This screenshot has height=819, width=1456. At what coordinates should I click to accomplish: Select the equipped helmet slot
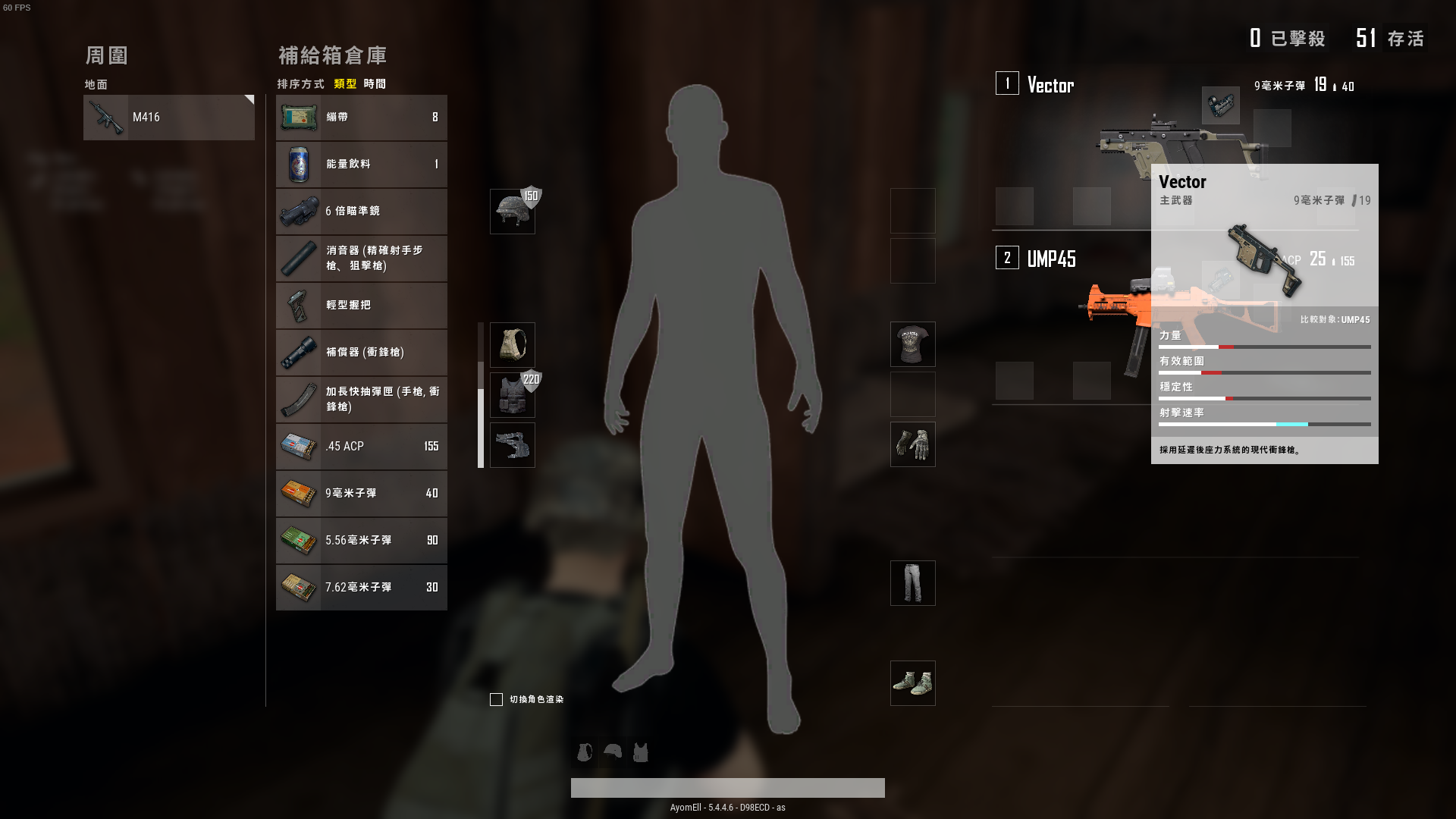pos(513,212)
